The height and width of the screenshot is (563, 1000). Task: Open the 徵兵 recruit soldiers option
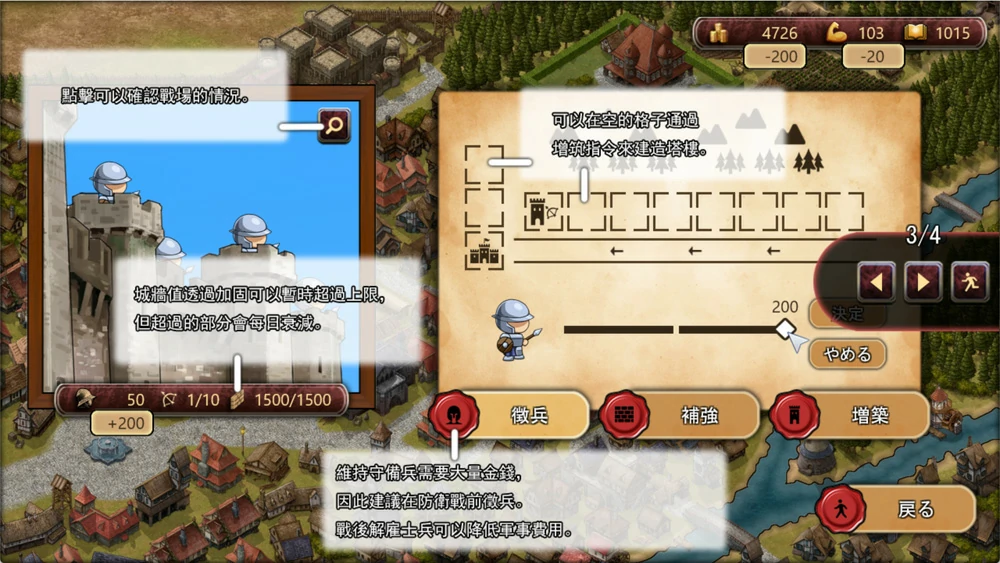[x=511, y=415]
